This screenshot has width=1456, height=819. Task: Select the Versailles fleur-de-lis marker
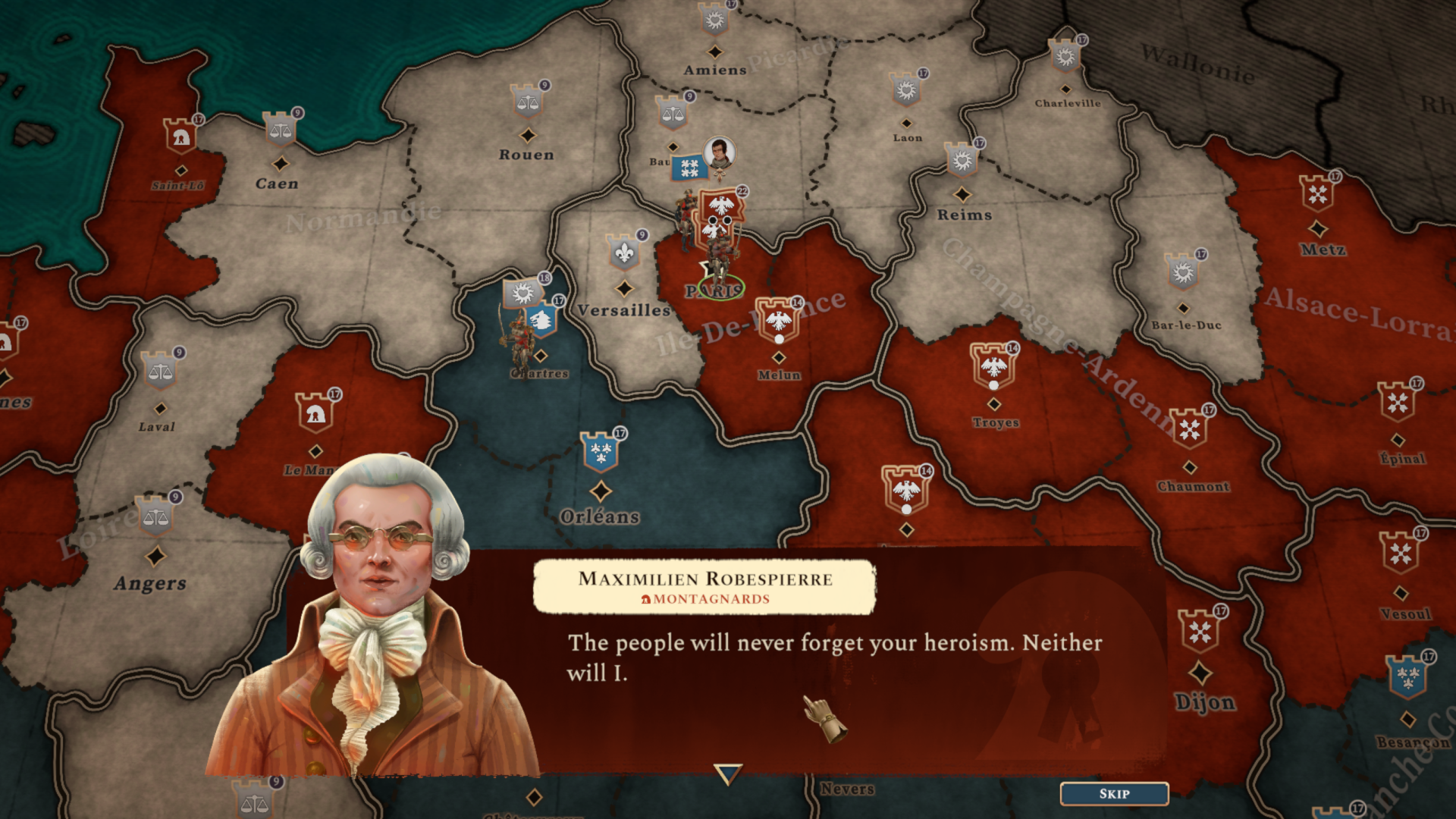coord(624,252)
